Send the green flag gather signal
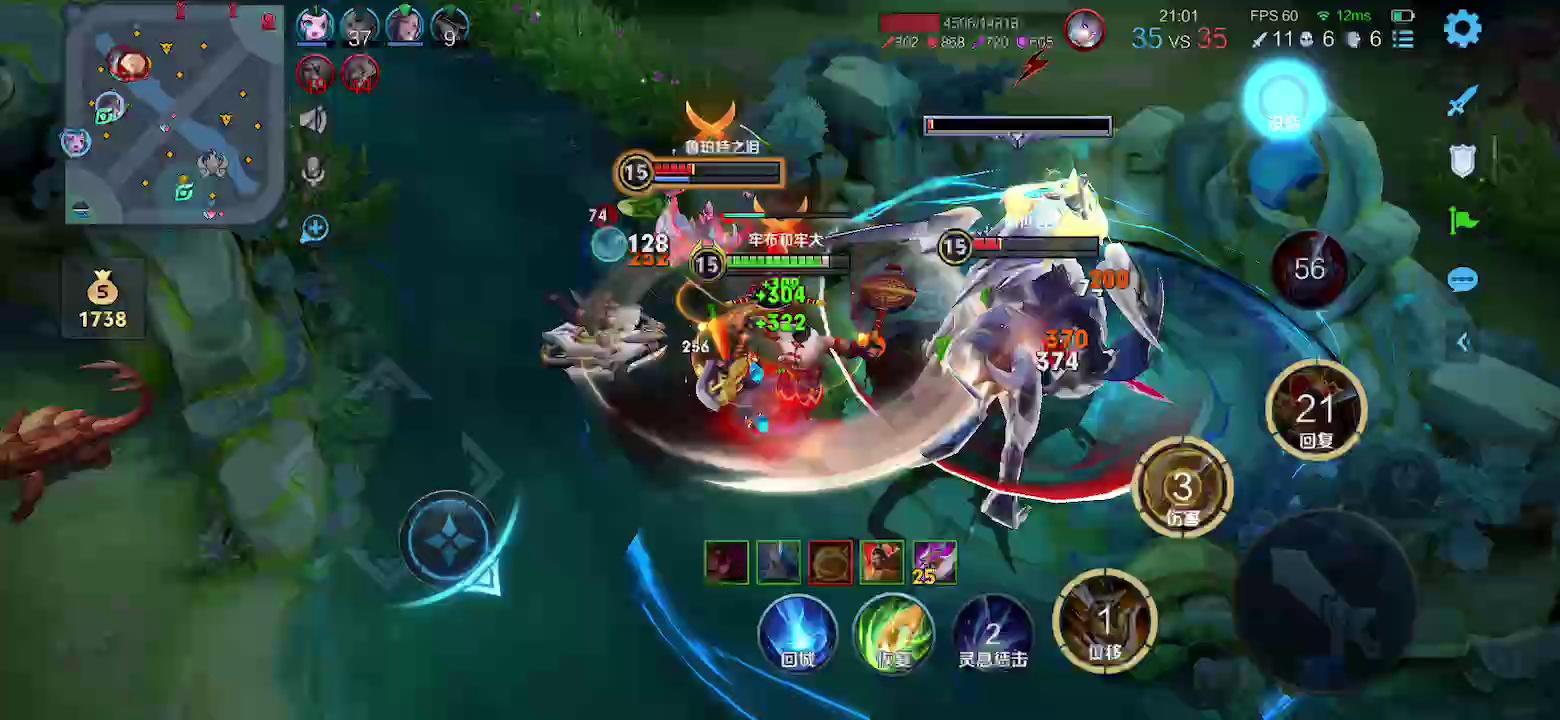The image size is (1560, 720). click(1462, 220)
